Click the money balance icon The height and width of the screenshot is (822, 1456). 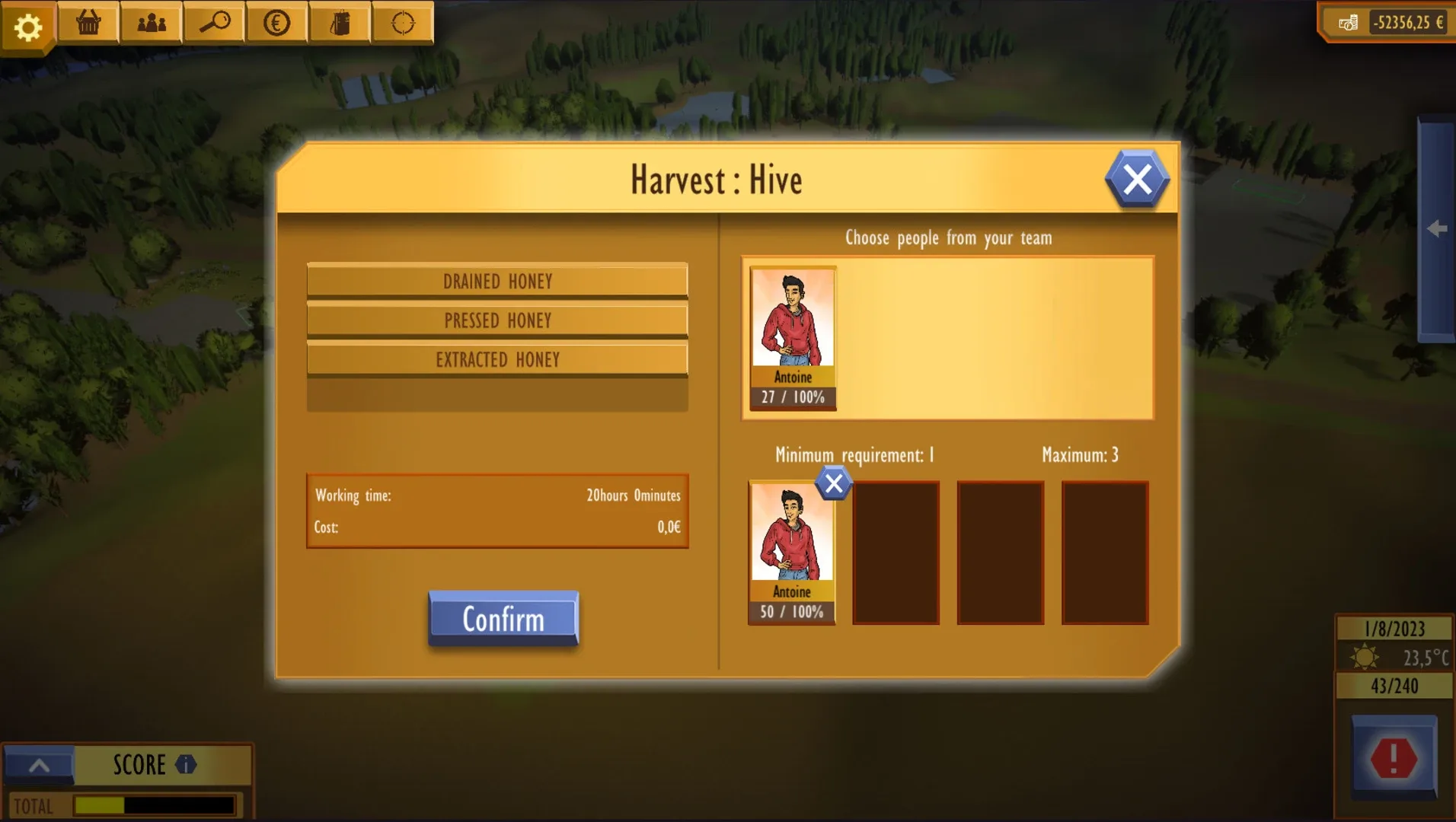click(1346, 23)
